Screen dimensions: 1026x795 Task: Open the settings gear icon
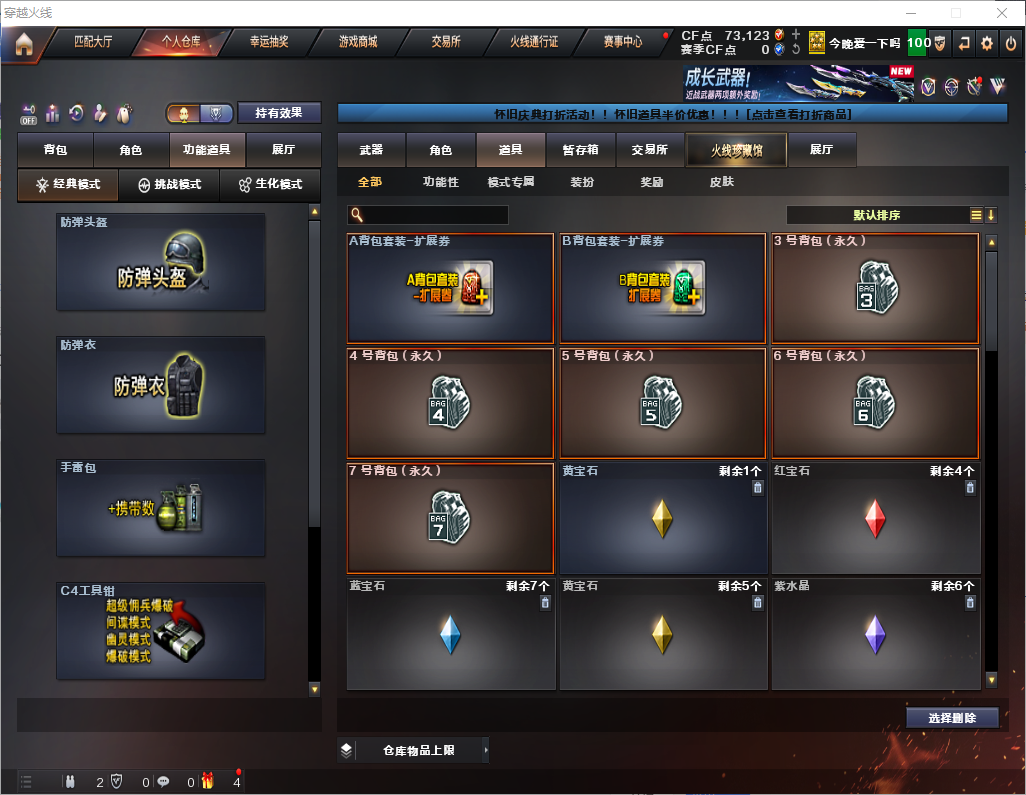(x=987, y=43)
